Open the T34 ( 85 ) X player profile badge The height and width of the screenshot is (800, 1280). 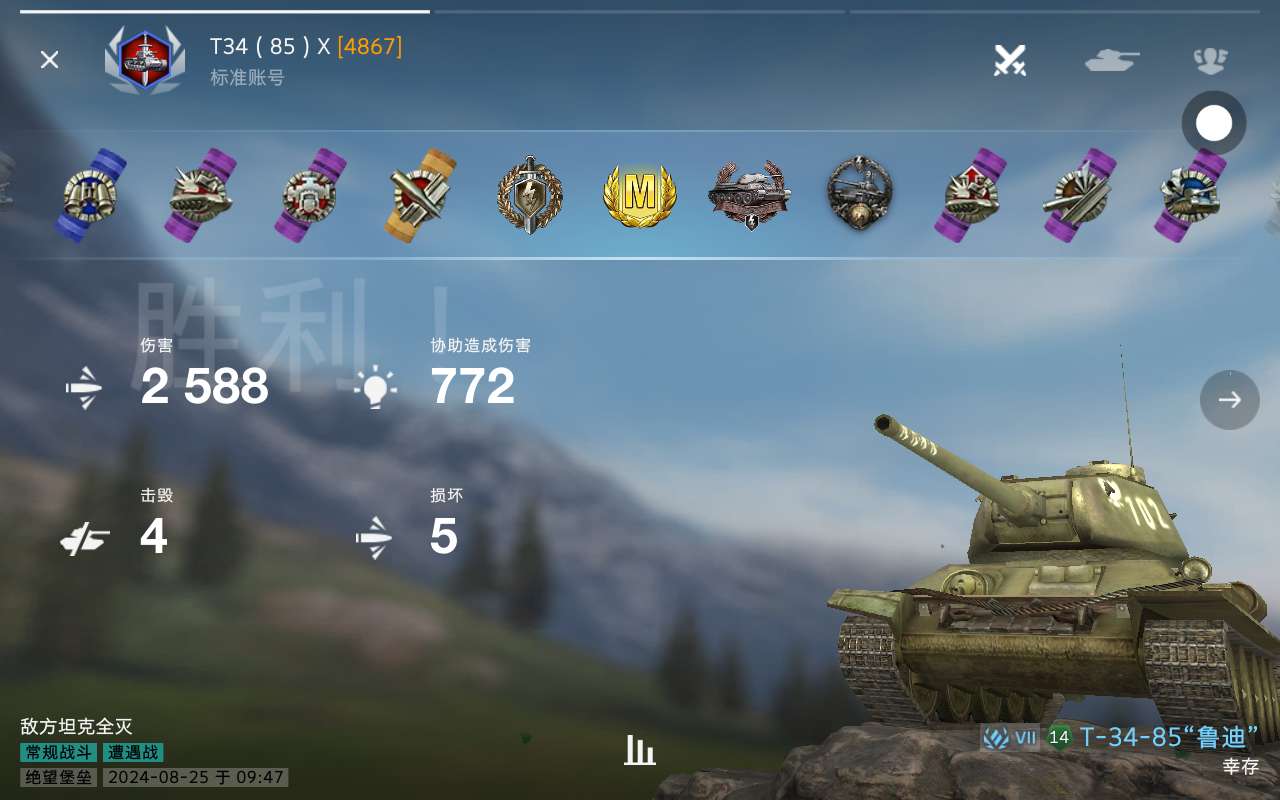pyautogui.click(x=145, y=60)
